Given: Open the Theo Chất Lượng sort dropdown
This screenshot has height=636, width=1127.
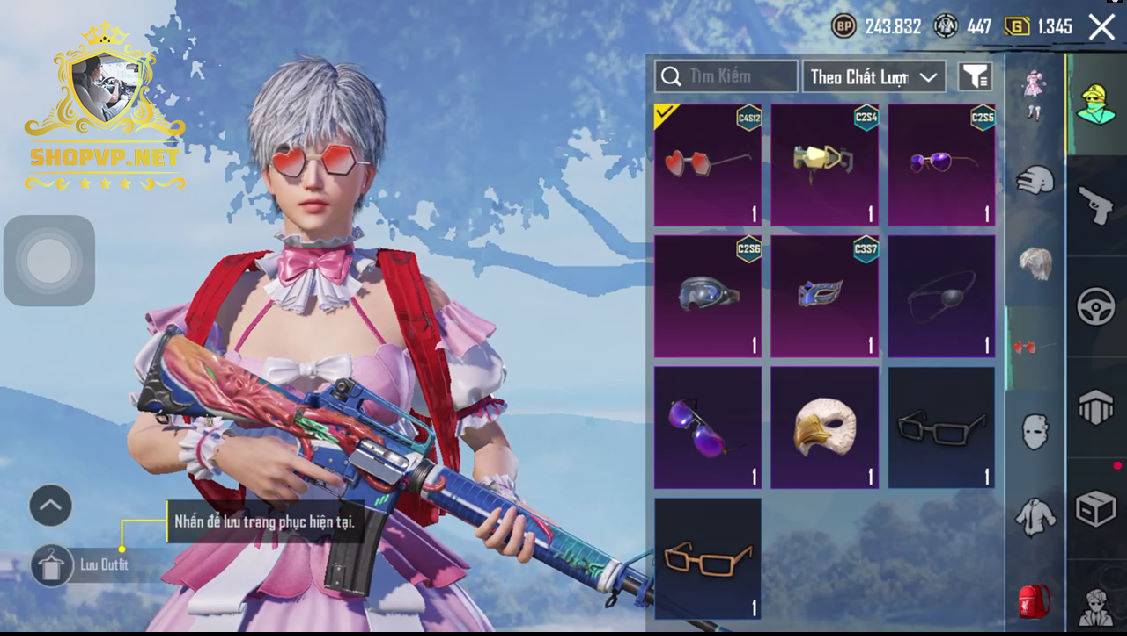Looking at the screenshot, I should point(874,76).
